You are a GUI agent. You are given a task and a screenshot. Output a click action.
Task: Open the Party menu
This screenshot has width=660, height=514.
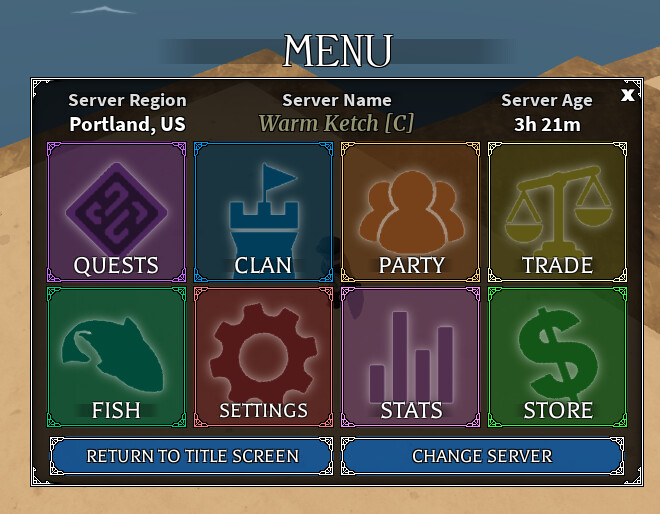(x=410, y=212)
